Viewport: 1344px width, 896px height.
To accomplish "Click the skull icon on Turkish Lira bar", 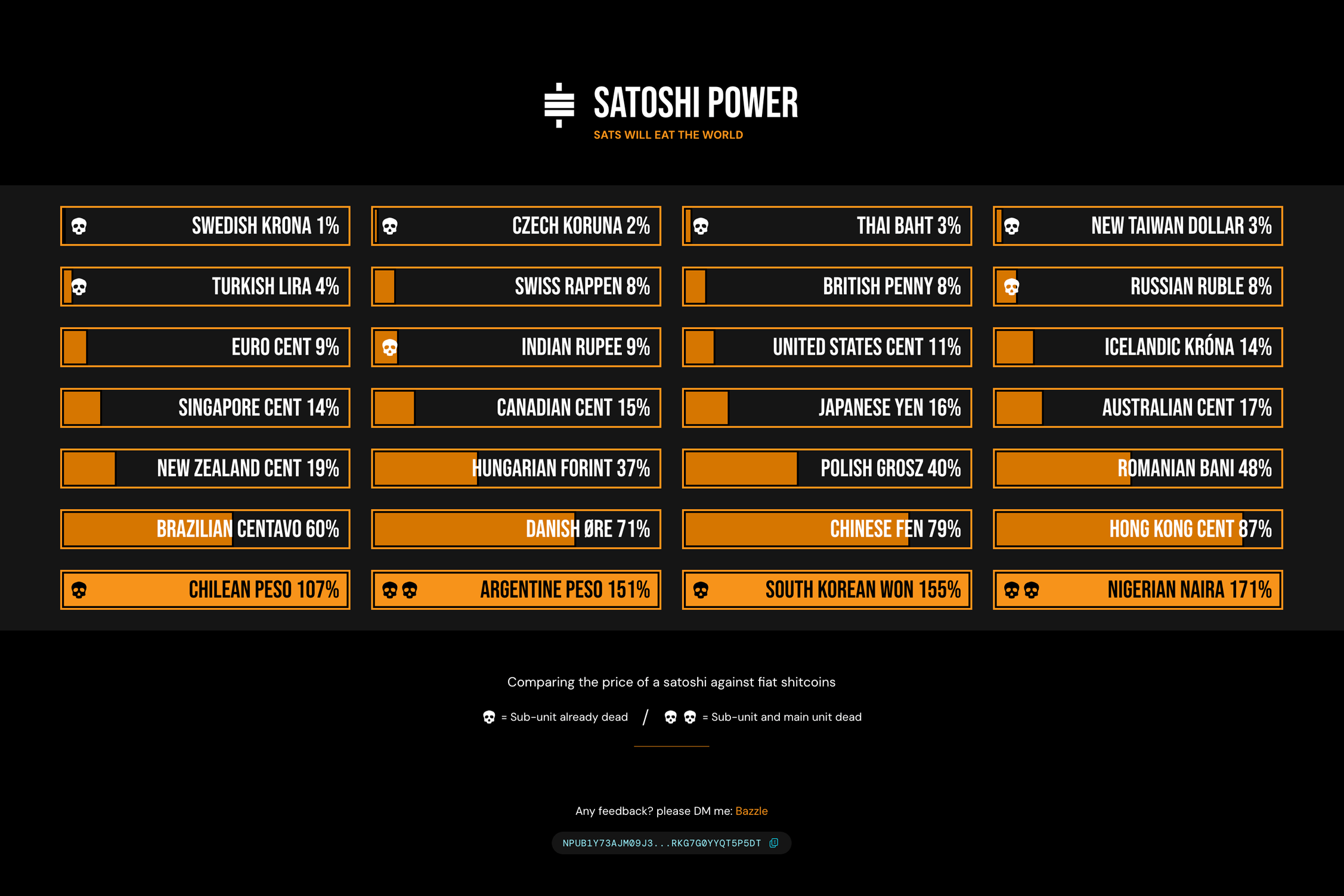I will [79, 287].
